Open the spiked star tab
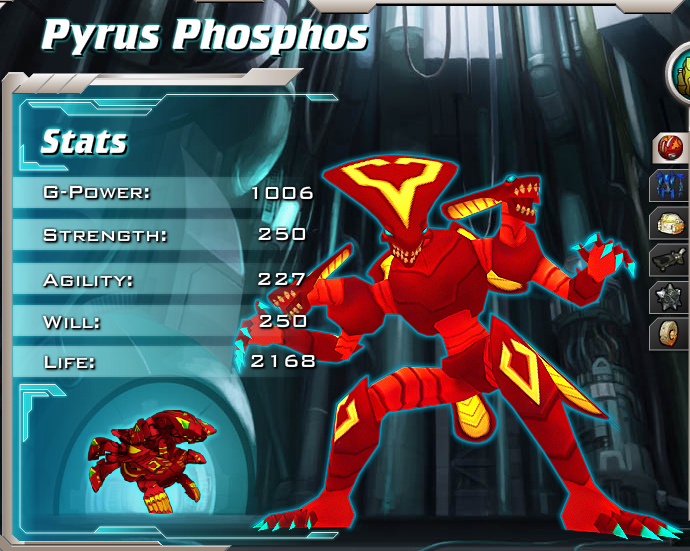690x551 pixels. pos(668,297)
